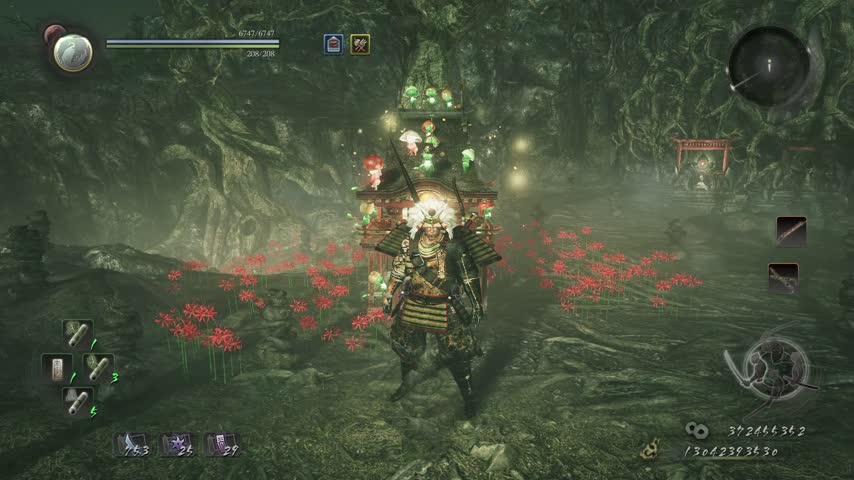Screen dimensions: 854x480
Task: Select the shuriken shortcut slot showing 25
Action: (x=175, y=444)
